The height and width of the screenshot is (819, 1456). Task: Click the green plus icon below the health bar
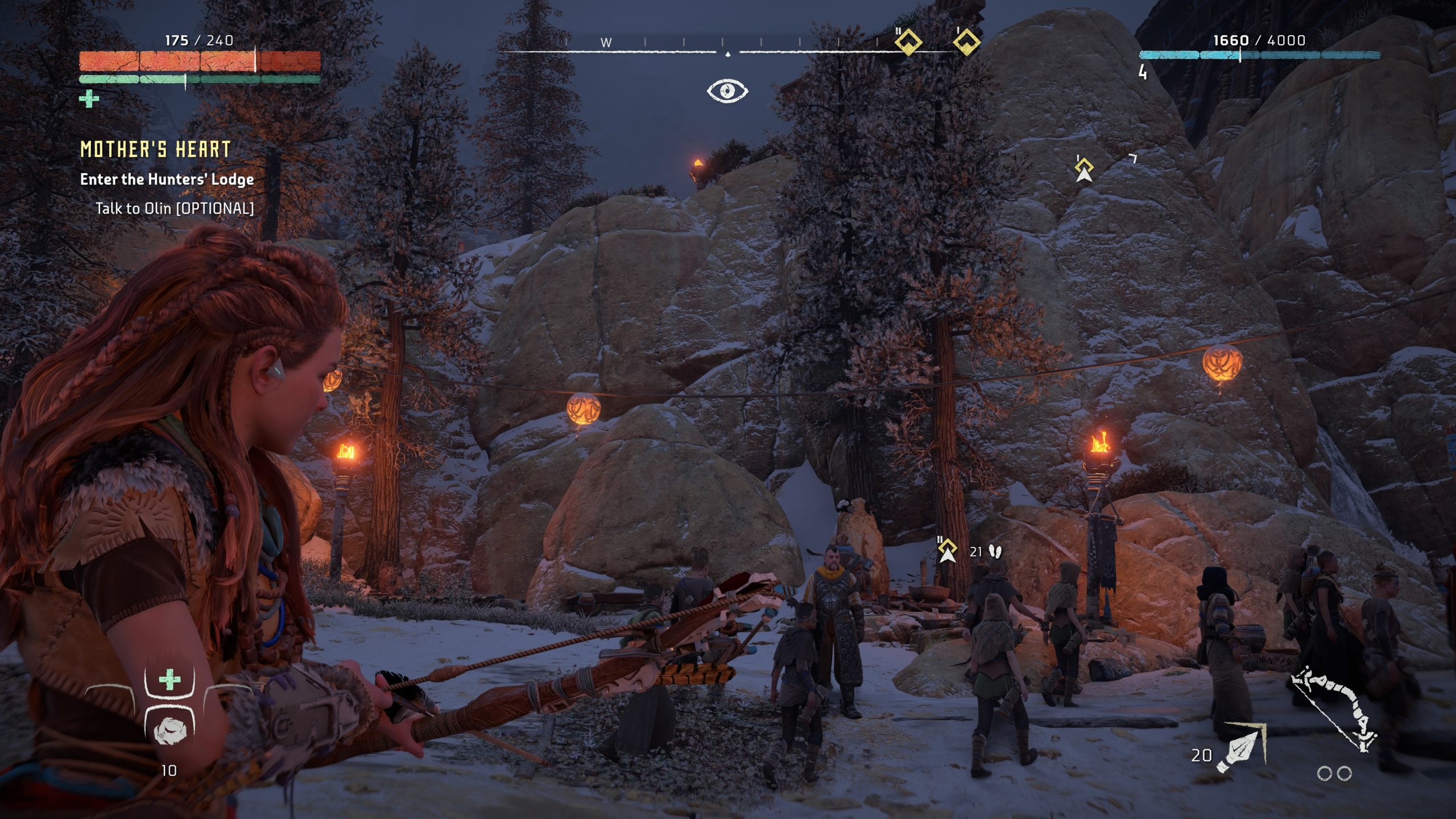pyautogui.click(x=89, y=99)
